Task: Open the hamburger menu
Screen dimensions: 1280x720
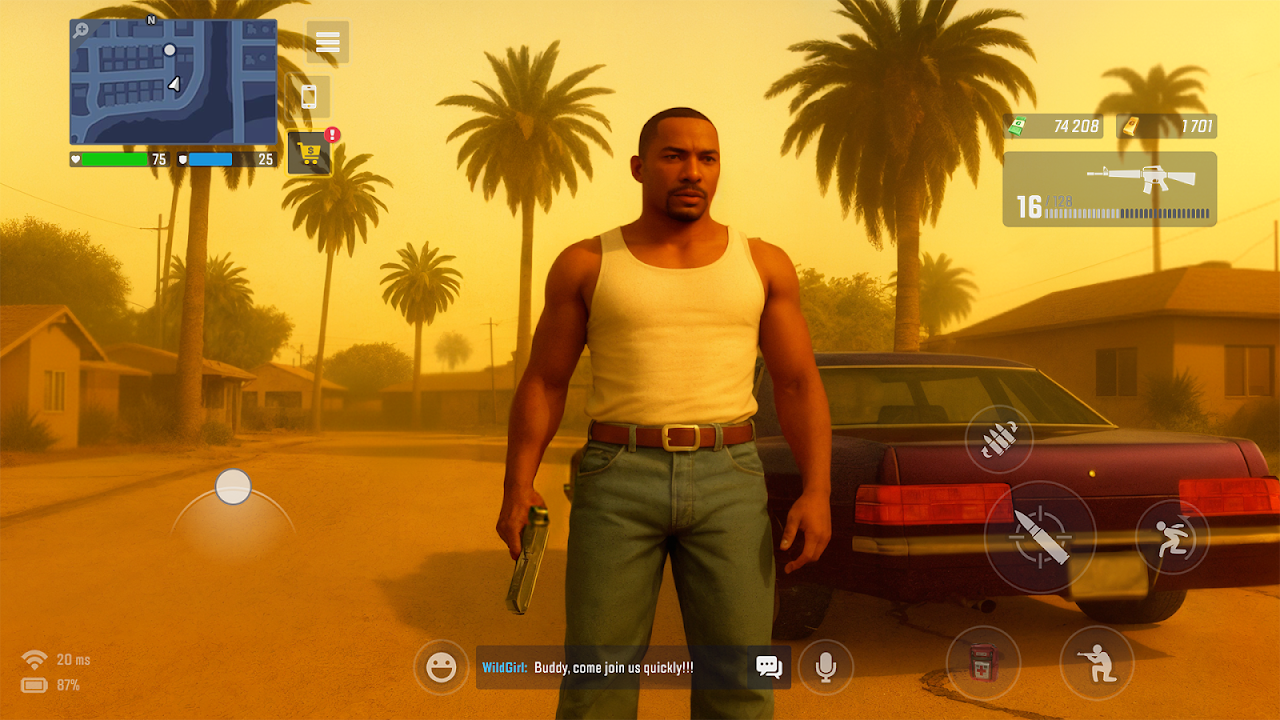Action: pyautogui.click(x=328, y=42)
